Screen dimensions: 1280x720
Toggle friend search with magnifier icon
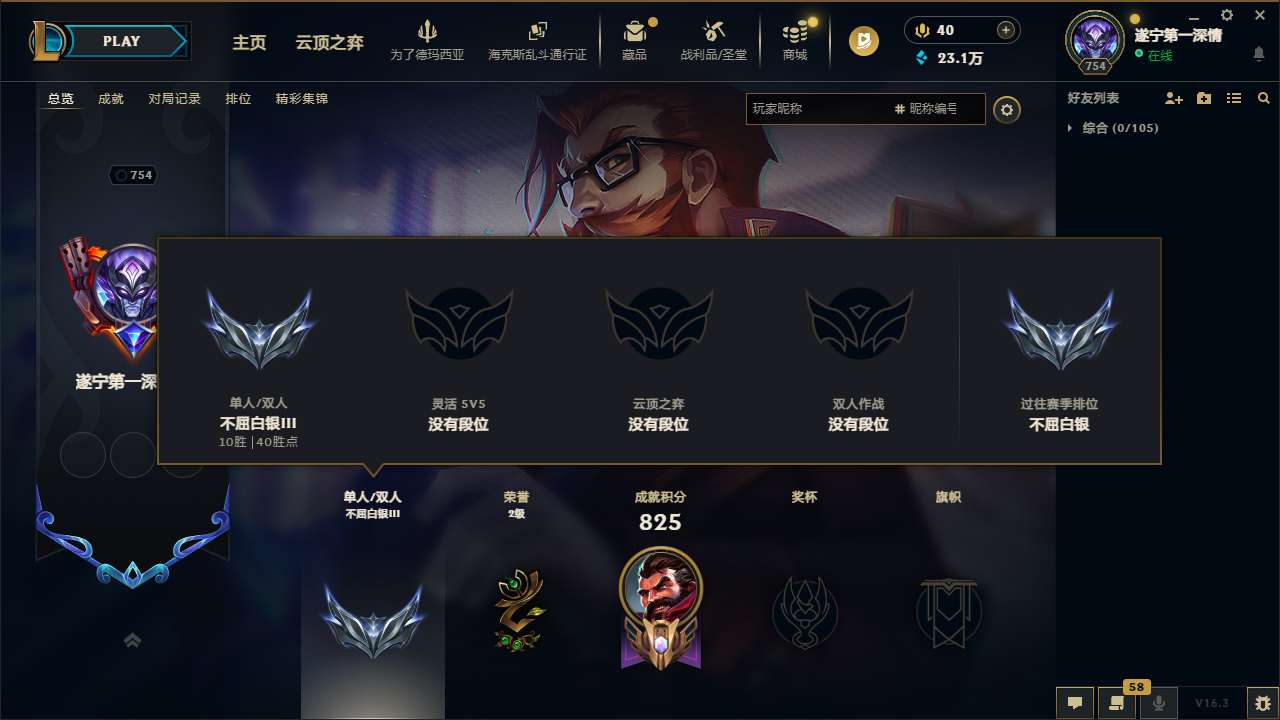click(x=1263, y=98)
